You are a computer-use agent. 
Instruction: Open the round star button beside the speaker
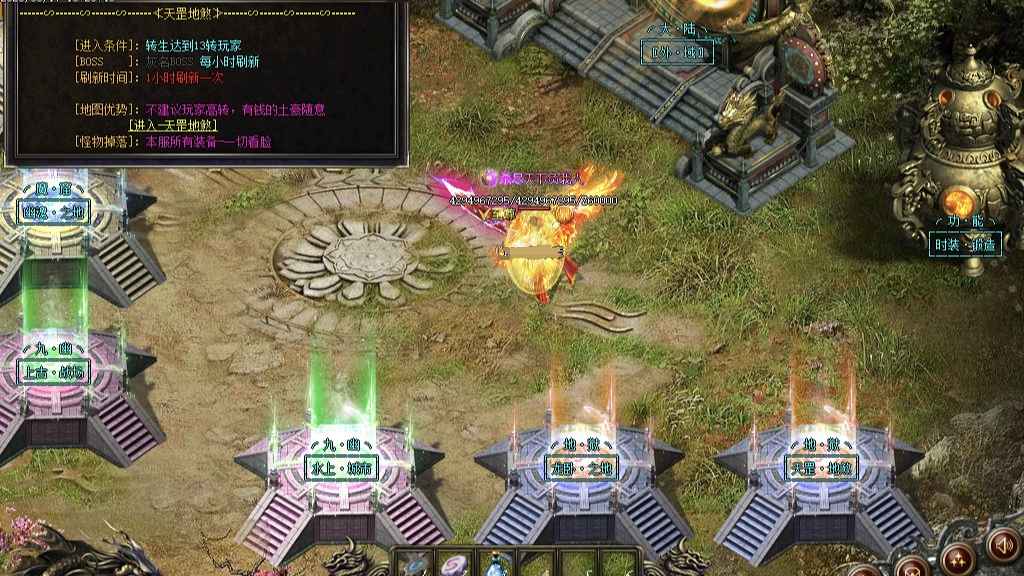(957, 560)
